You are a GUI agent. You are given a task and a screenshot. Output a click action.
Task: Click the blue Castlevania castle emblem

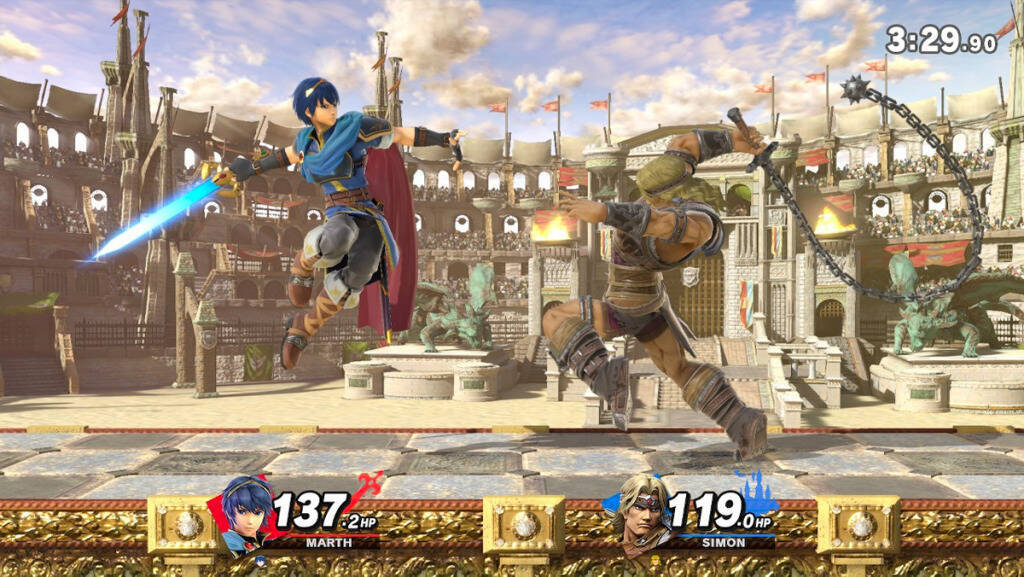[755, 490]
